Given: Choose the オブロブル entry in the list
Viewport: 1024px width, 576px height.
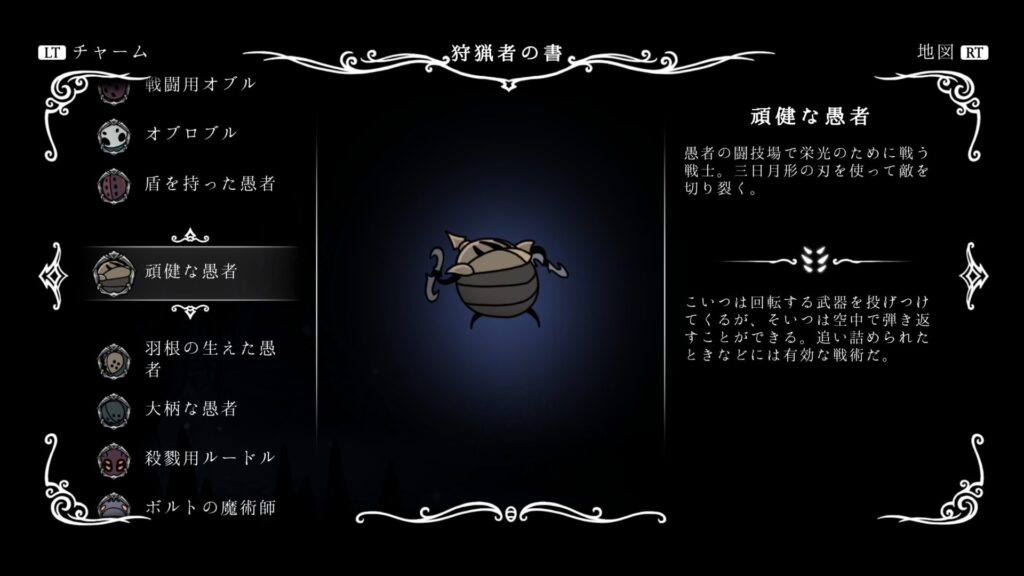Looking at the screenshot, I should click(x=190, y=133).
